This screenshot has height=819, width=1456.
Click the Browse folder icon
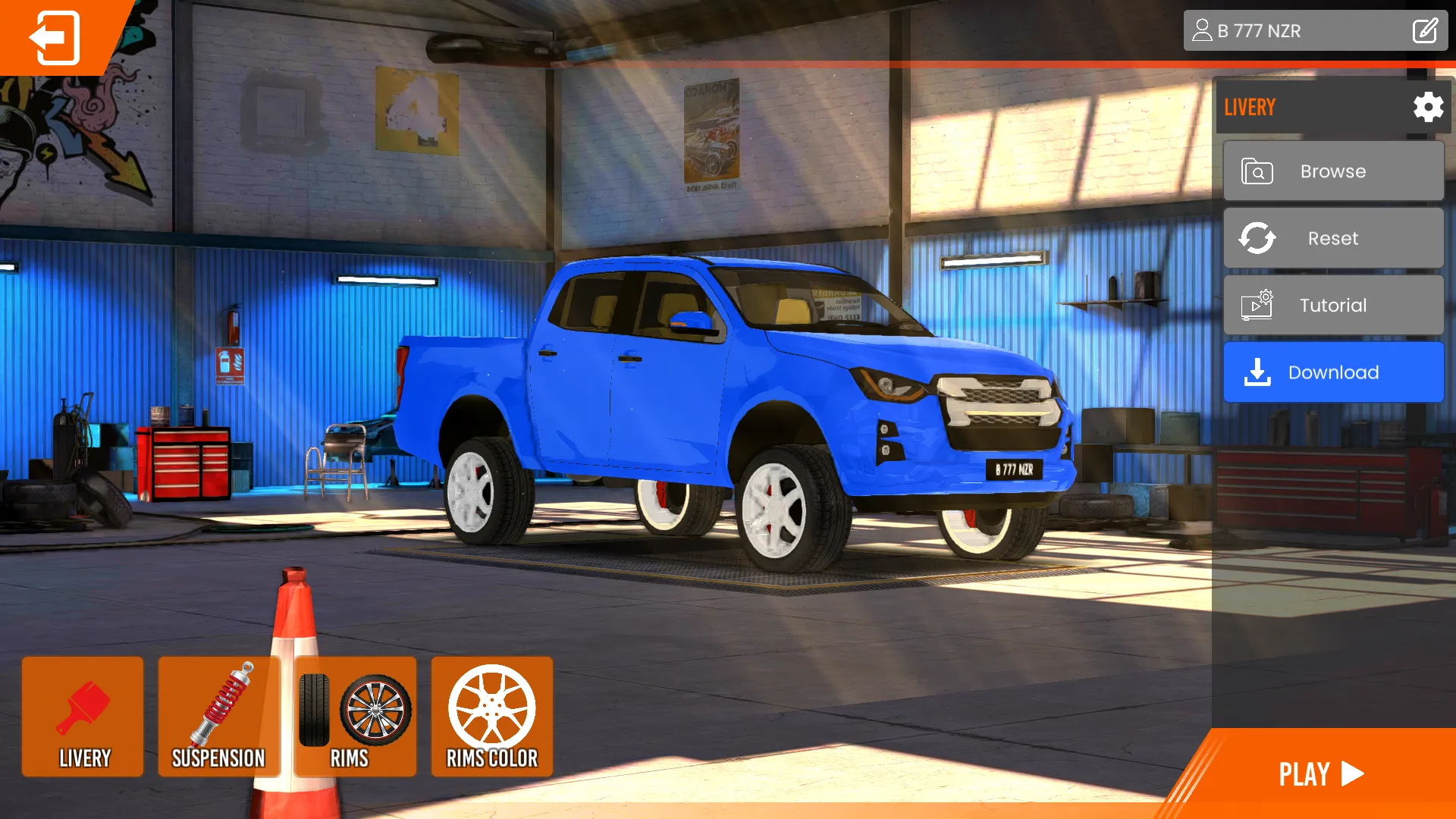(x=1257, y=171)
